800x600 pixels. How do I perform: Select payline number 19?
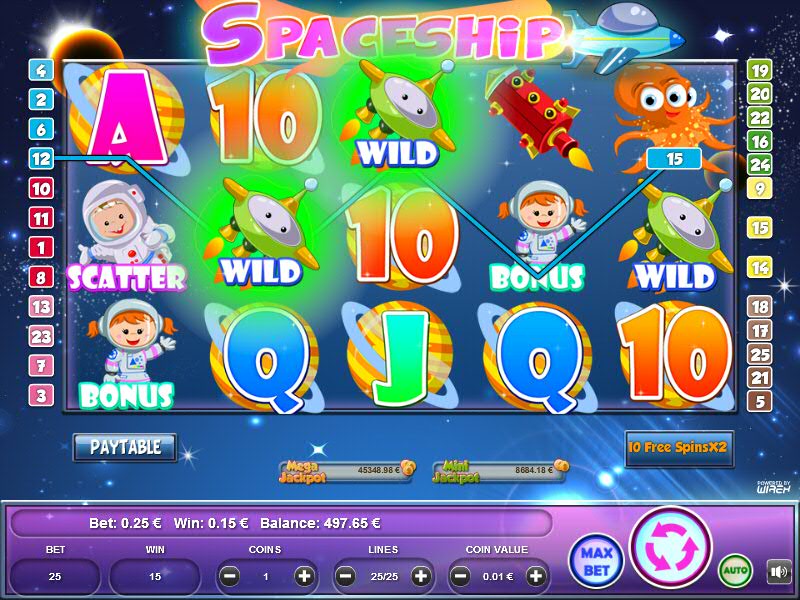(760, 70)
